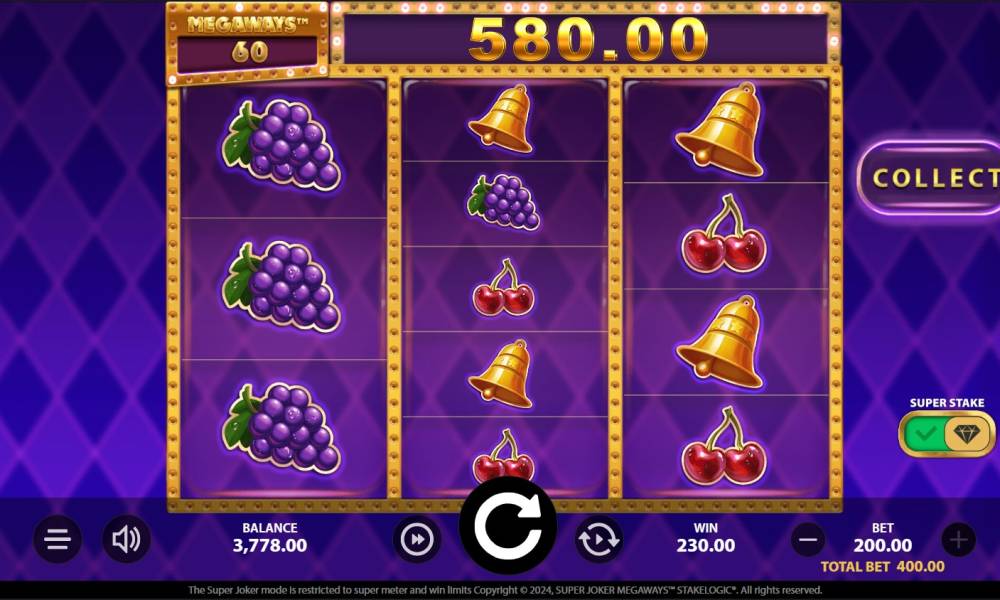Toggle the Super Stake switch

point(946,434)
